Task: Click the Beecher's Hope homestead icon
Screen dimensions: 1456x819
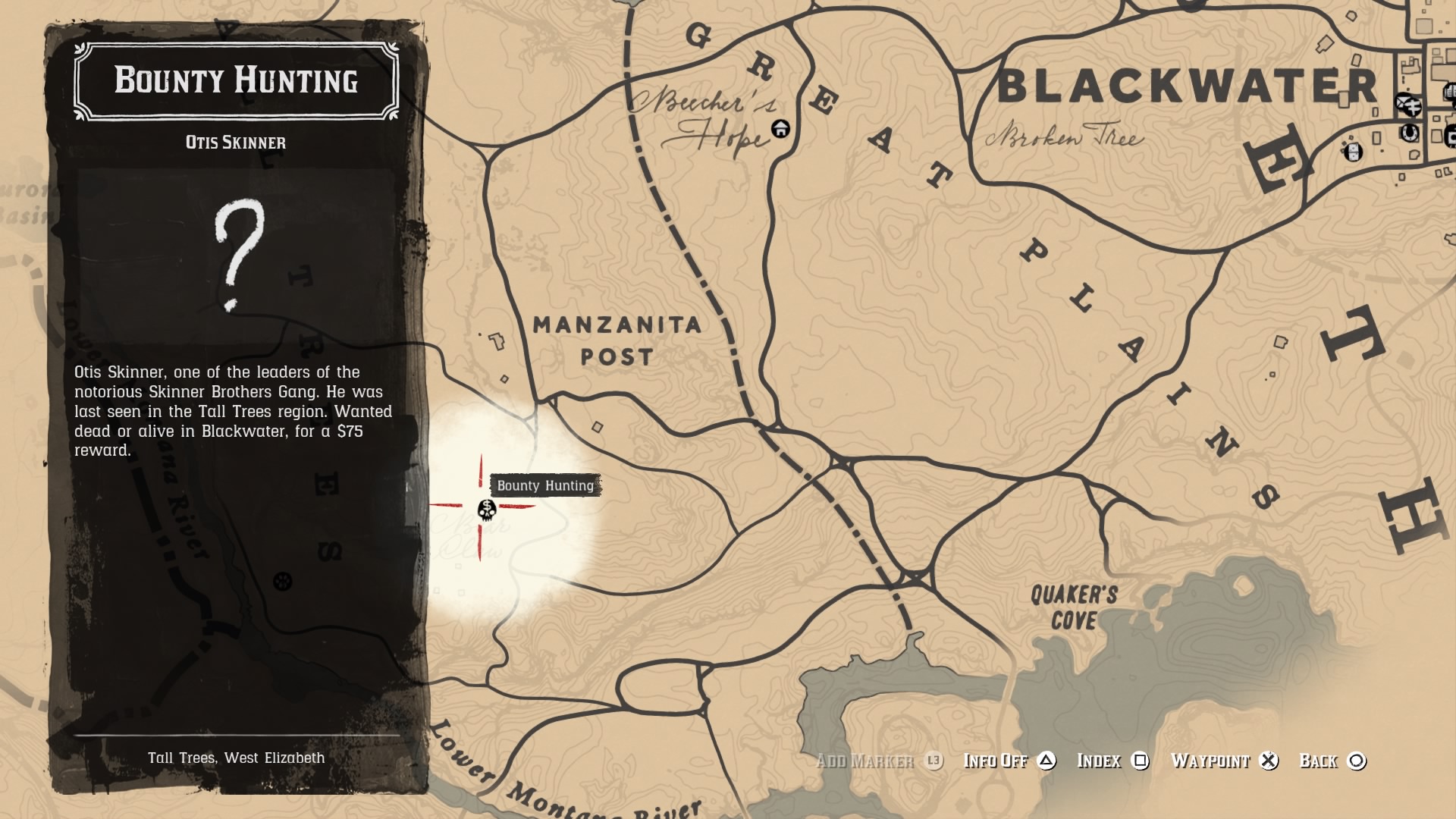Action: 780,130
